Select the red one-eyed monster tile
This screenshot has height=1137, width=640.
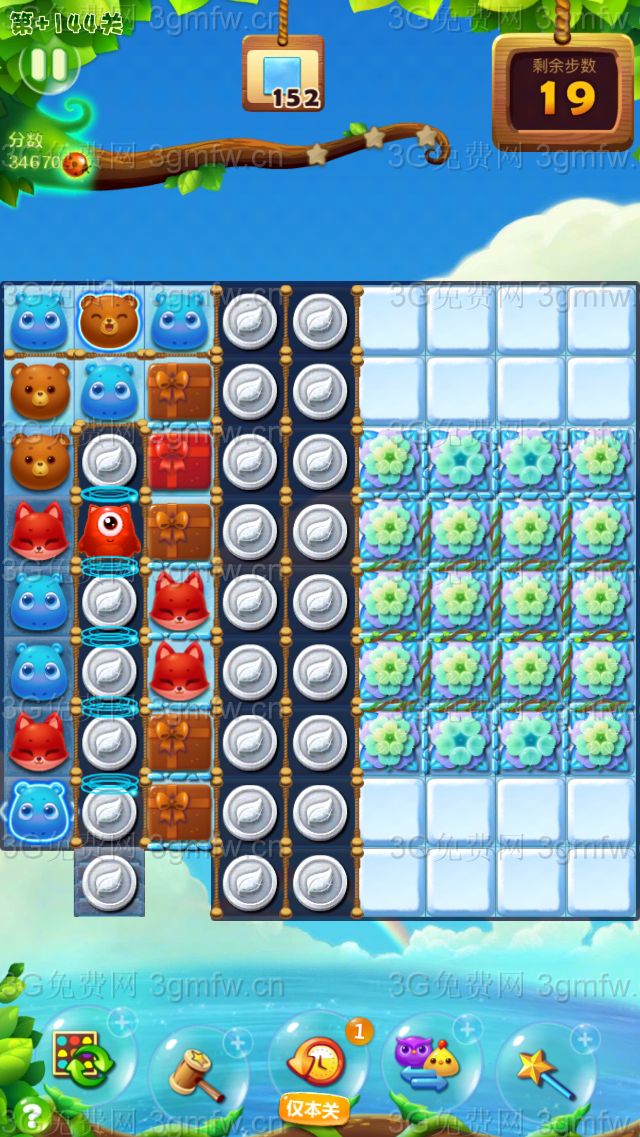109,531
